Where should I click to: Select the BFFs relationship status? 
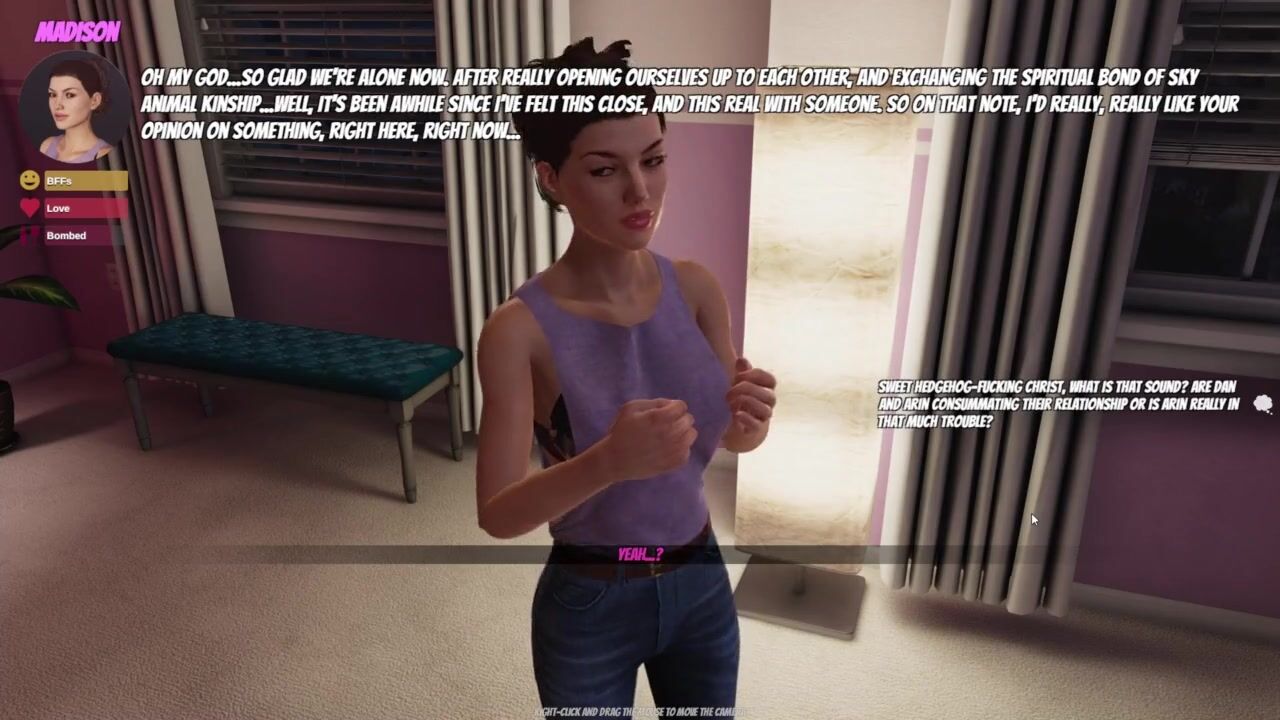84,181
